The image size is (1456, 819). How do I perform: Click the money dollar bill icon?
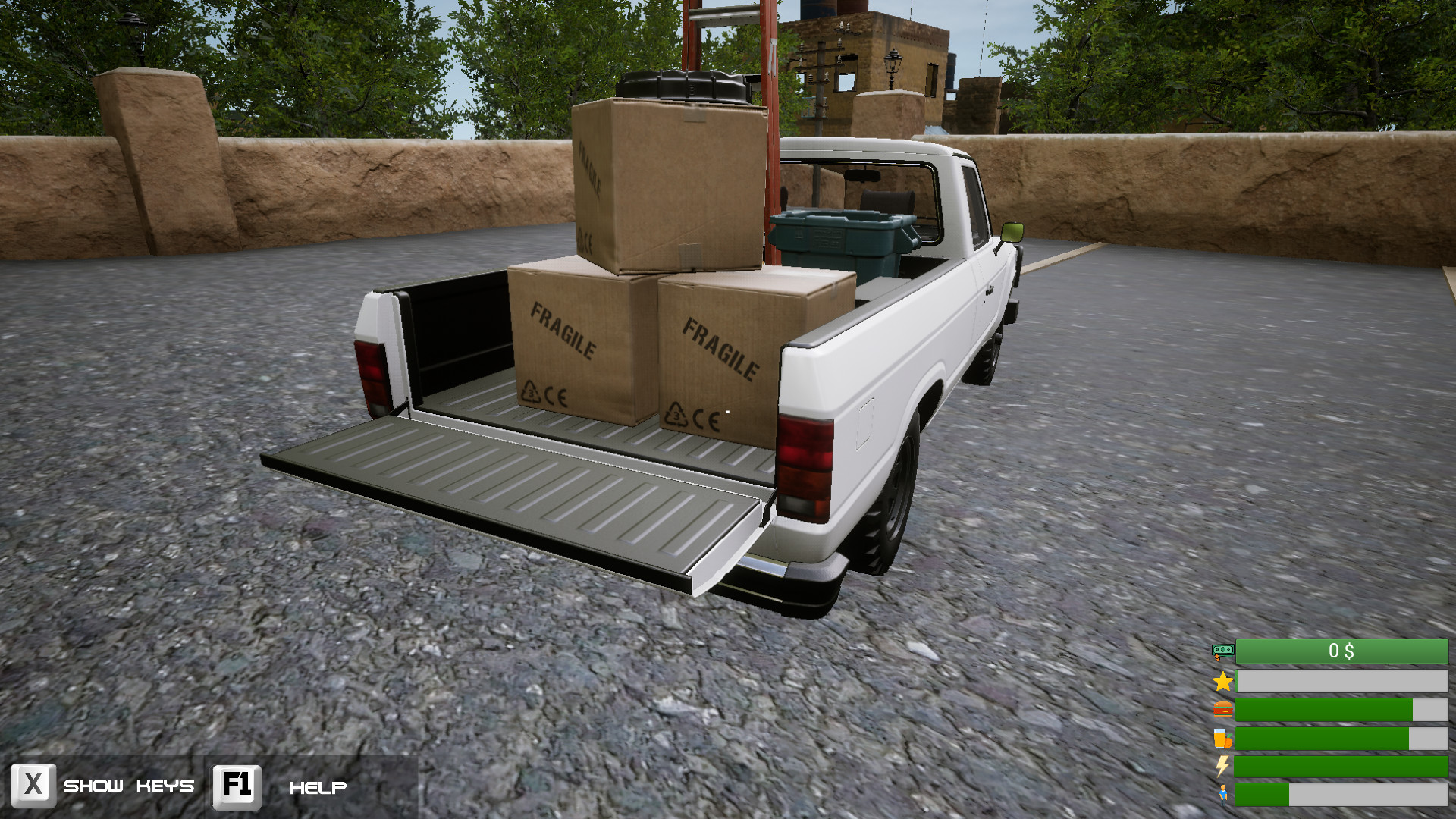pyautogui.click(x=1222, y=651)
